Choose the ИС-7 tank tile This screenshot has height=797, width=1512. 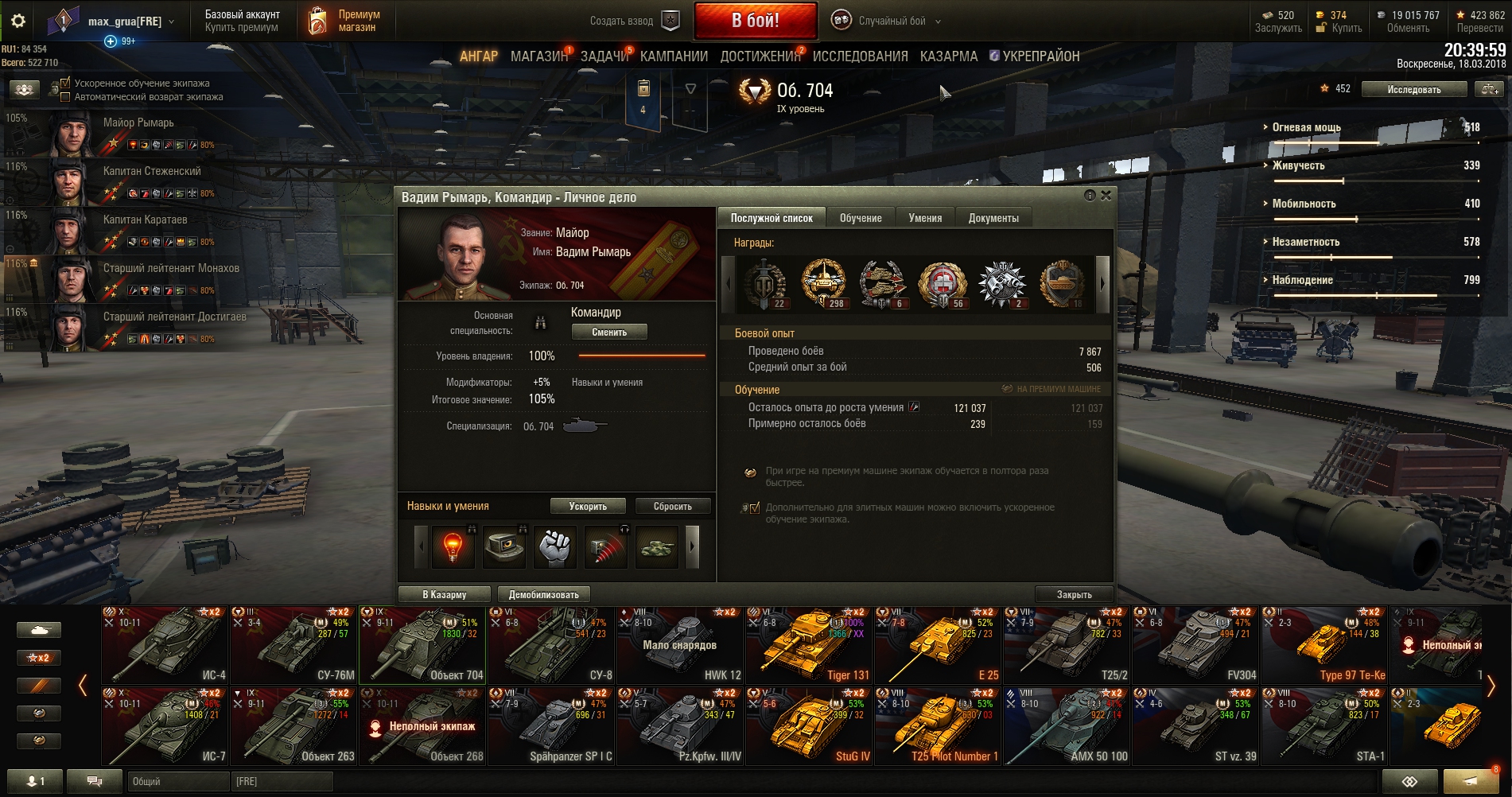click(x=165, y=725)
